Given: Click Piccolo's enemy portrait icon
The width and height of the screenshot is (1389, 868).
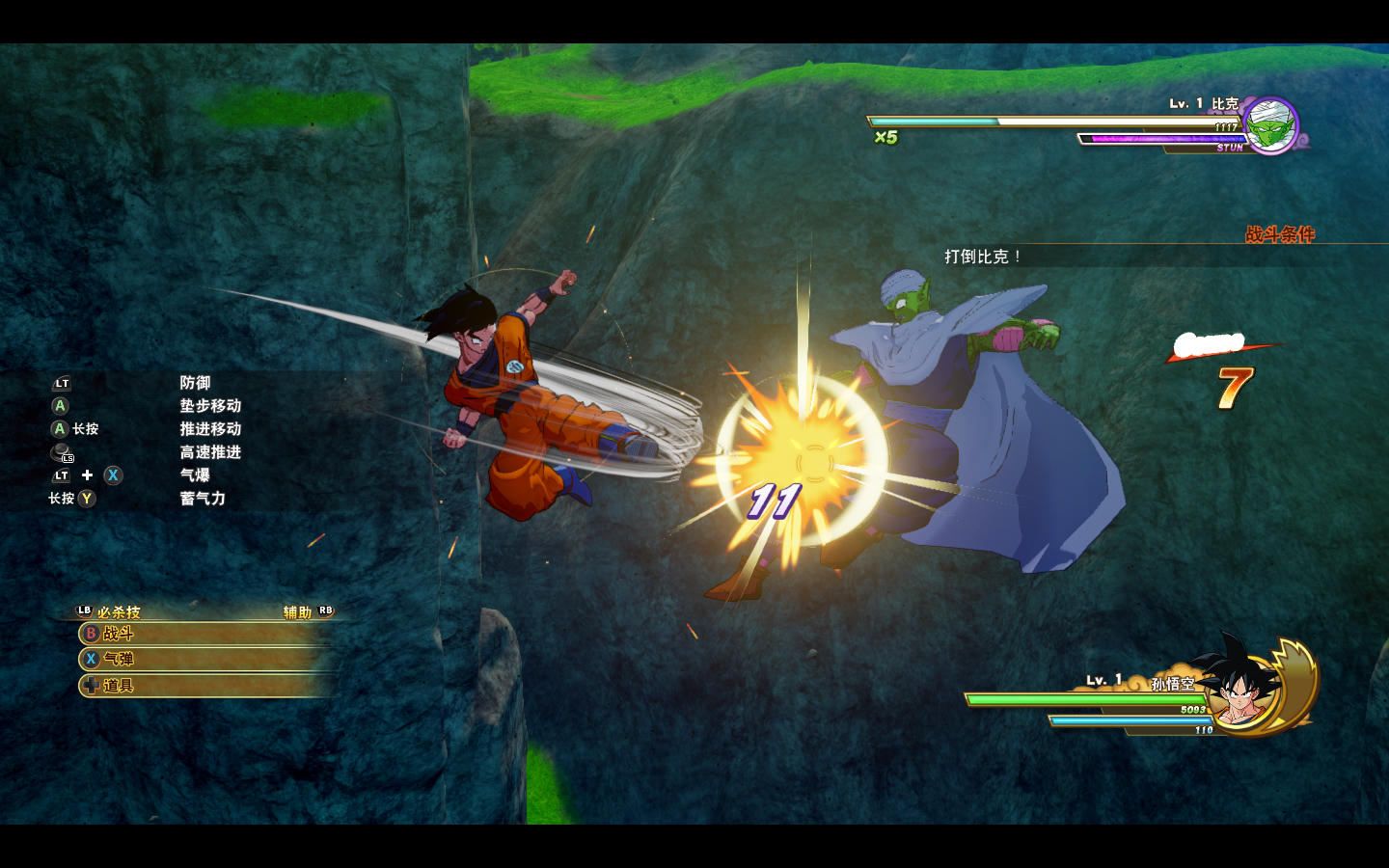Looking at the screenshot, I should pyautogui.click(x=1271, y=125).
